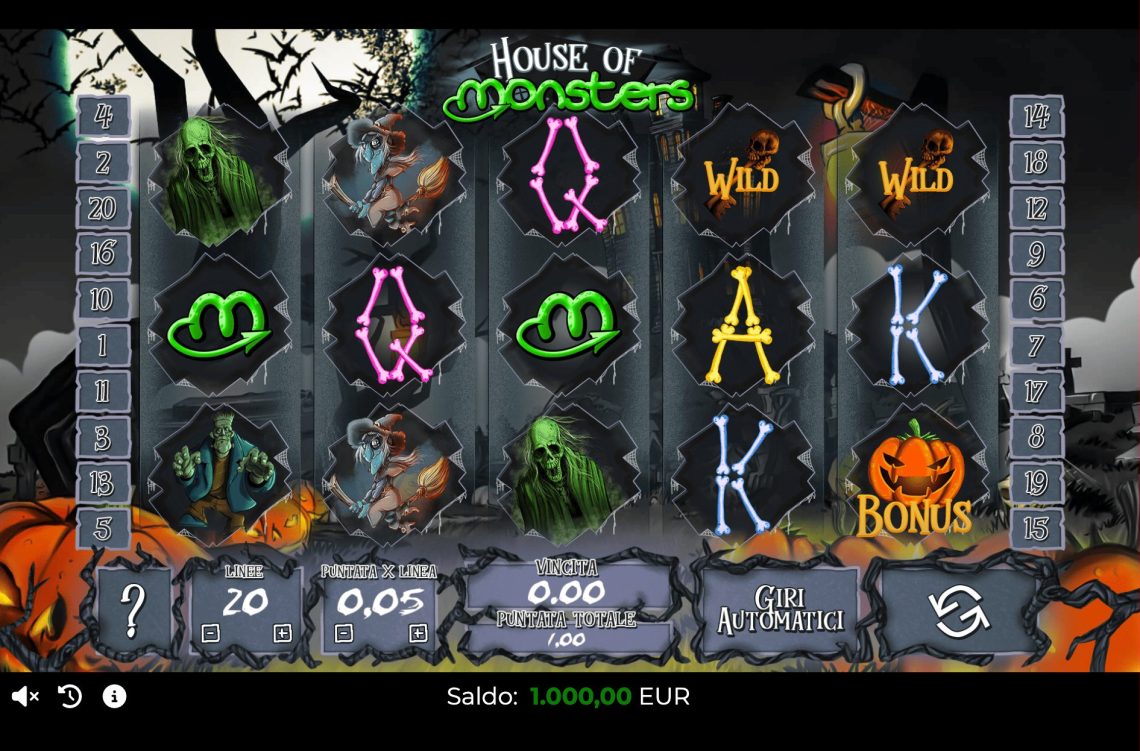
Task: Open the question mark help paytable
Action: (x=133, y=608)
